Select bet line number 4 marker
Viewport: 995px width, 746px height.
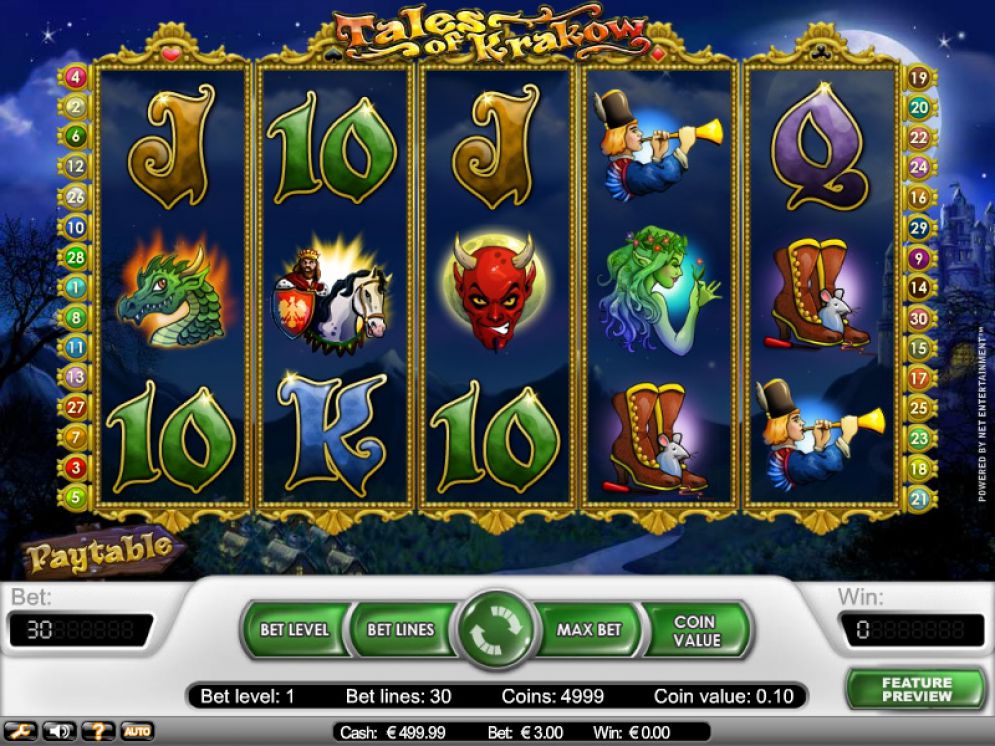point(76,77)
